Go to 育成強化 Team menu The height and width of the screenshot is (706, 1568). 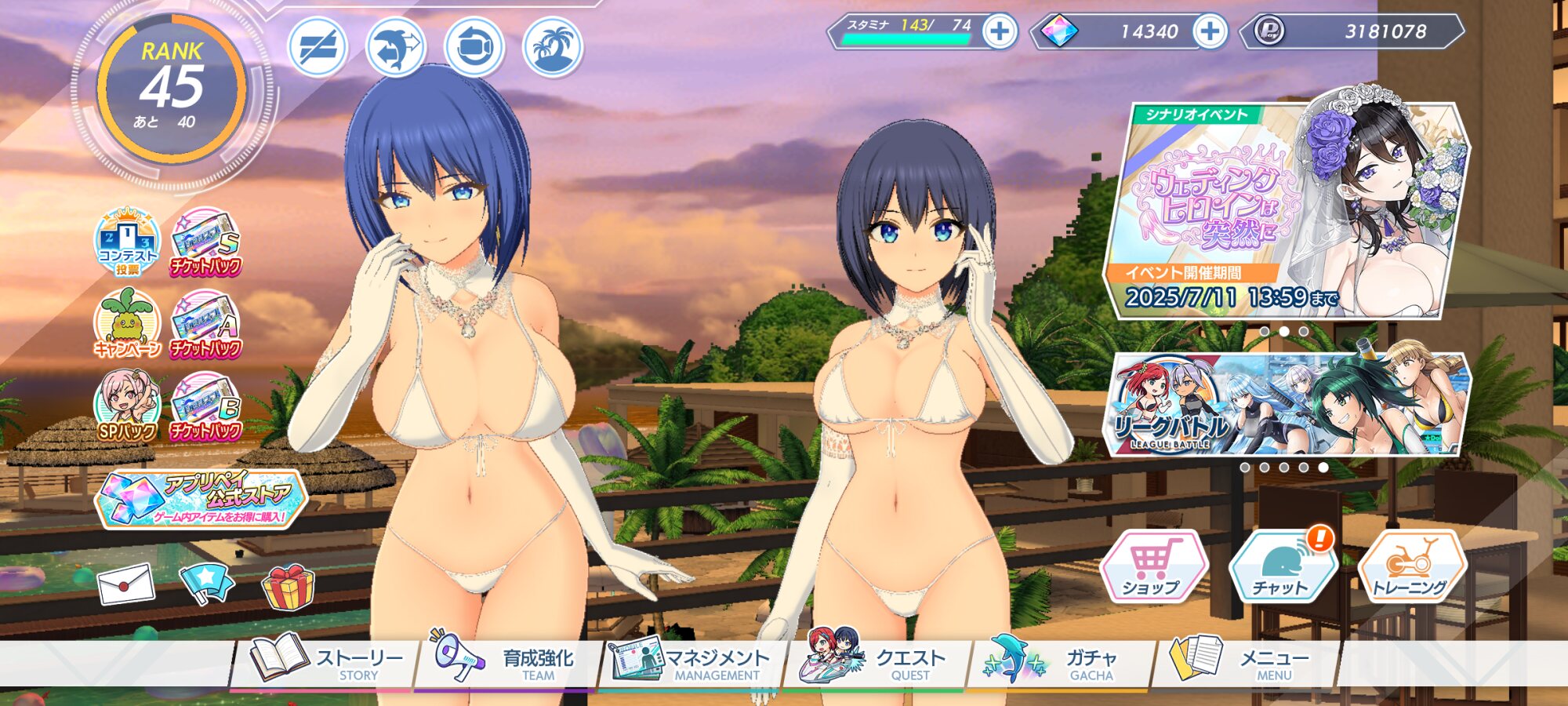[x=506, y=663]
